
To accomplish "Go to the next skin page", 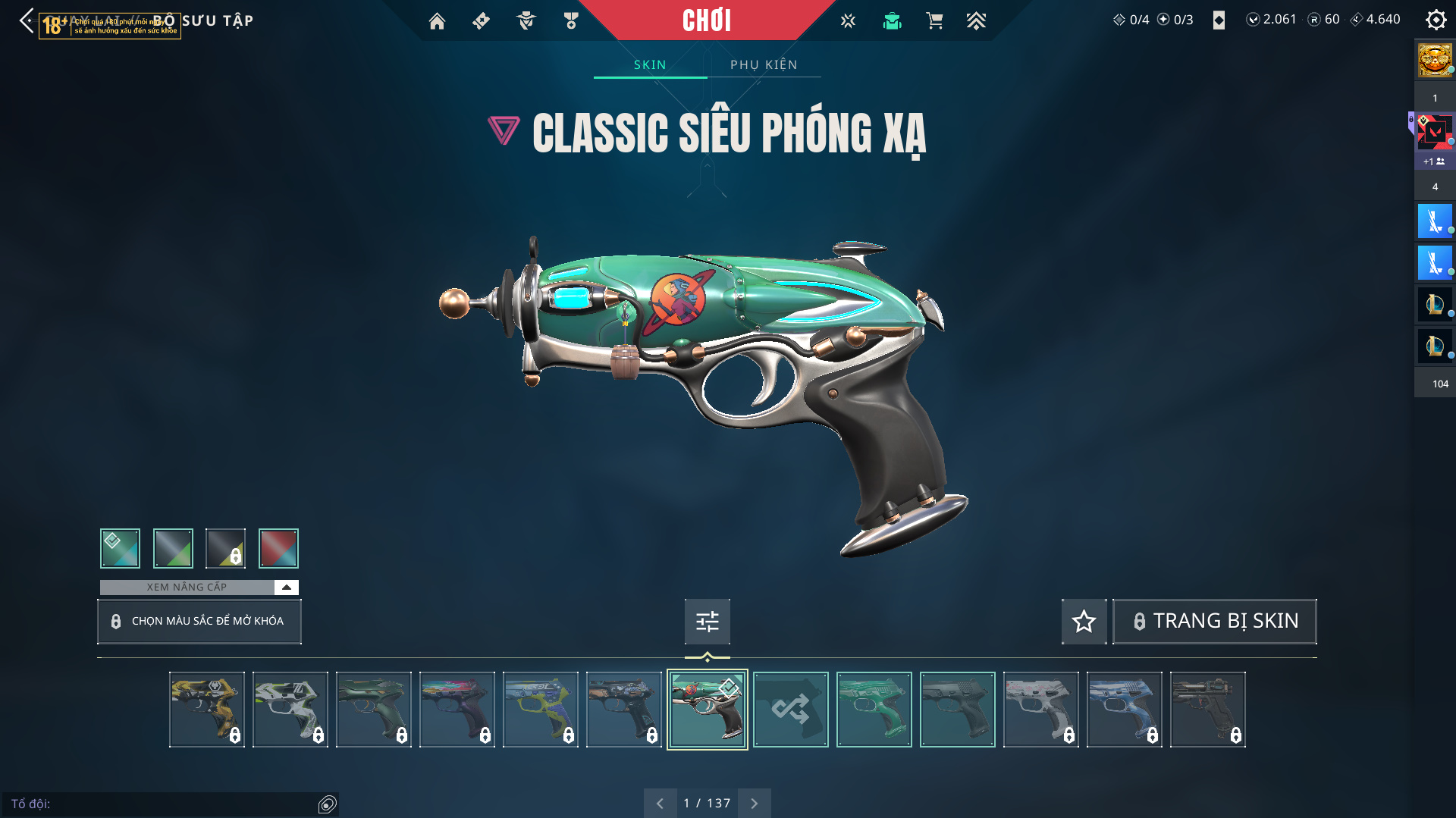I will click(x=754, y=804).
